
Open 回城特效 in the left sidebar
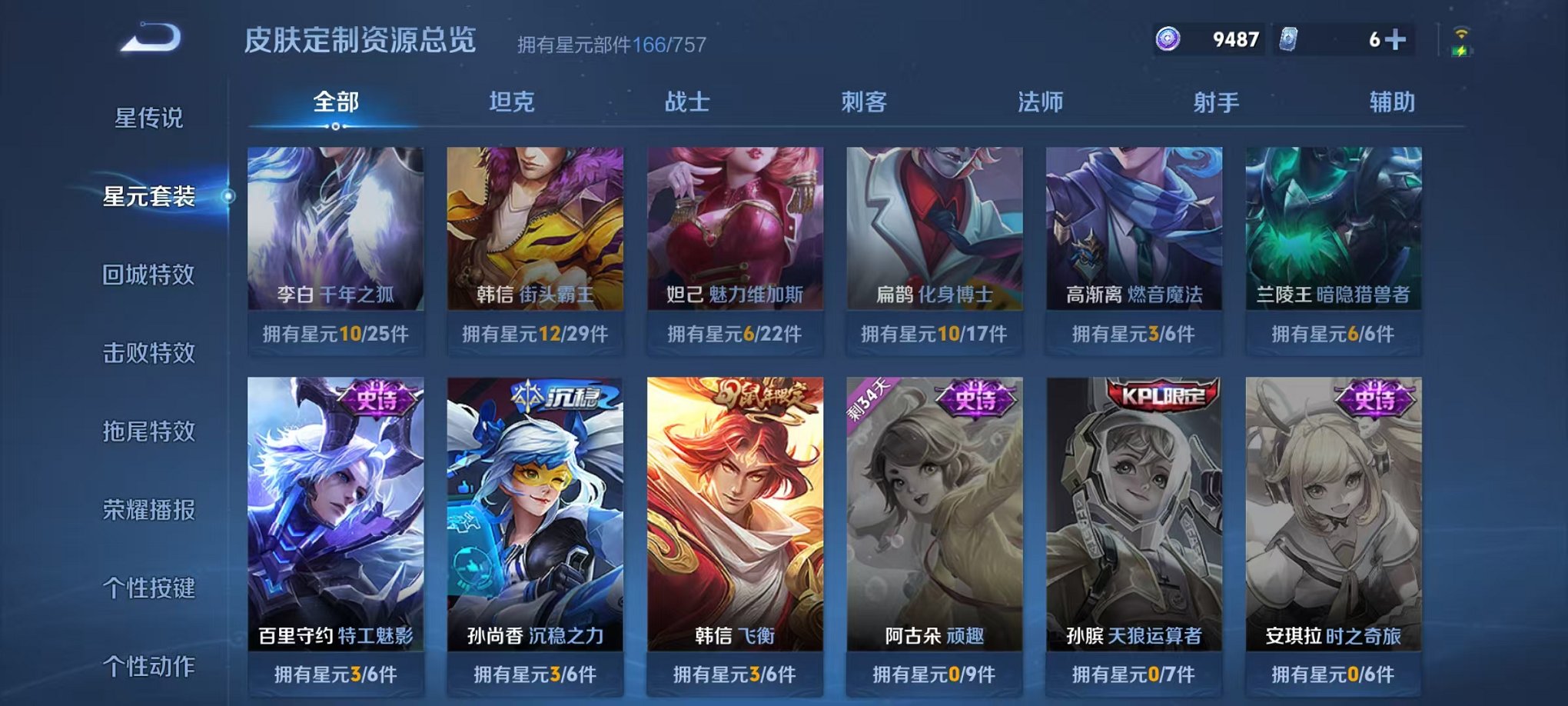pyautogui.click(x=148, y=275)
